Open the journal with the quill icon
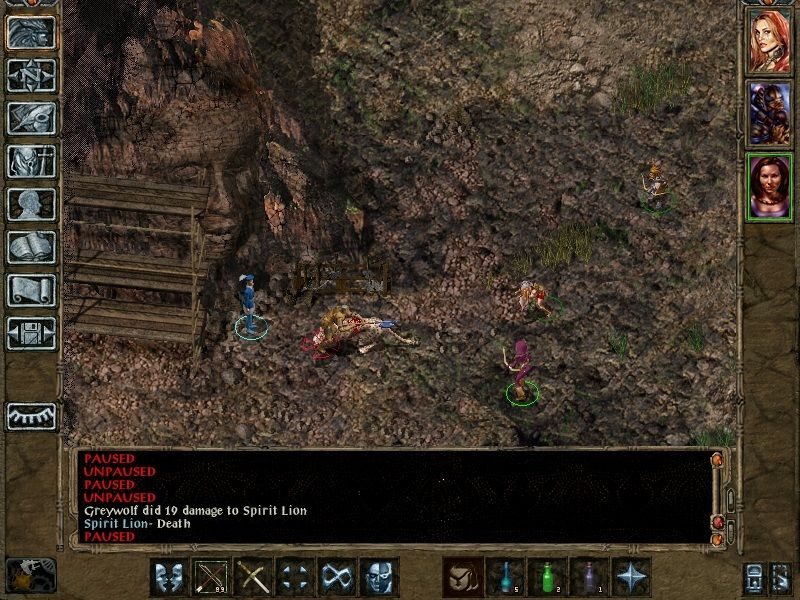 click(31, 118)
